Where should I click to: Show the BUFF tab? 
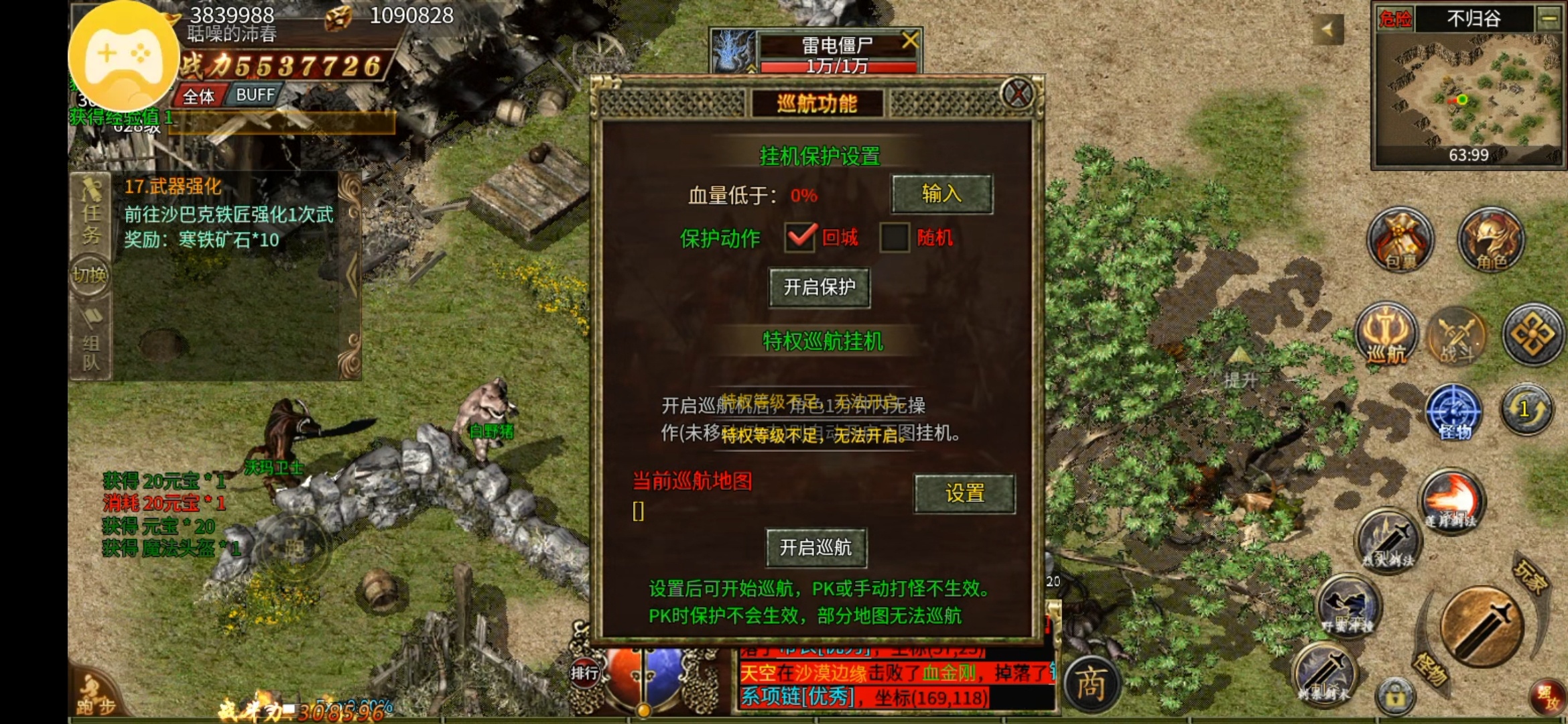(x=255, y=95)
